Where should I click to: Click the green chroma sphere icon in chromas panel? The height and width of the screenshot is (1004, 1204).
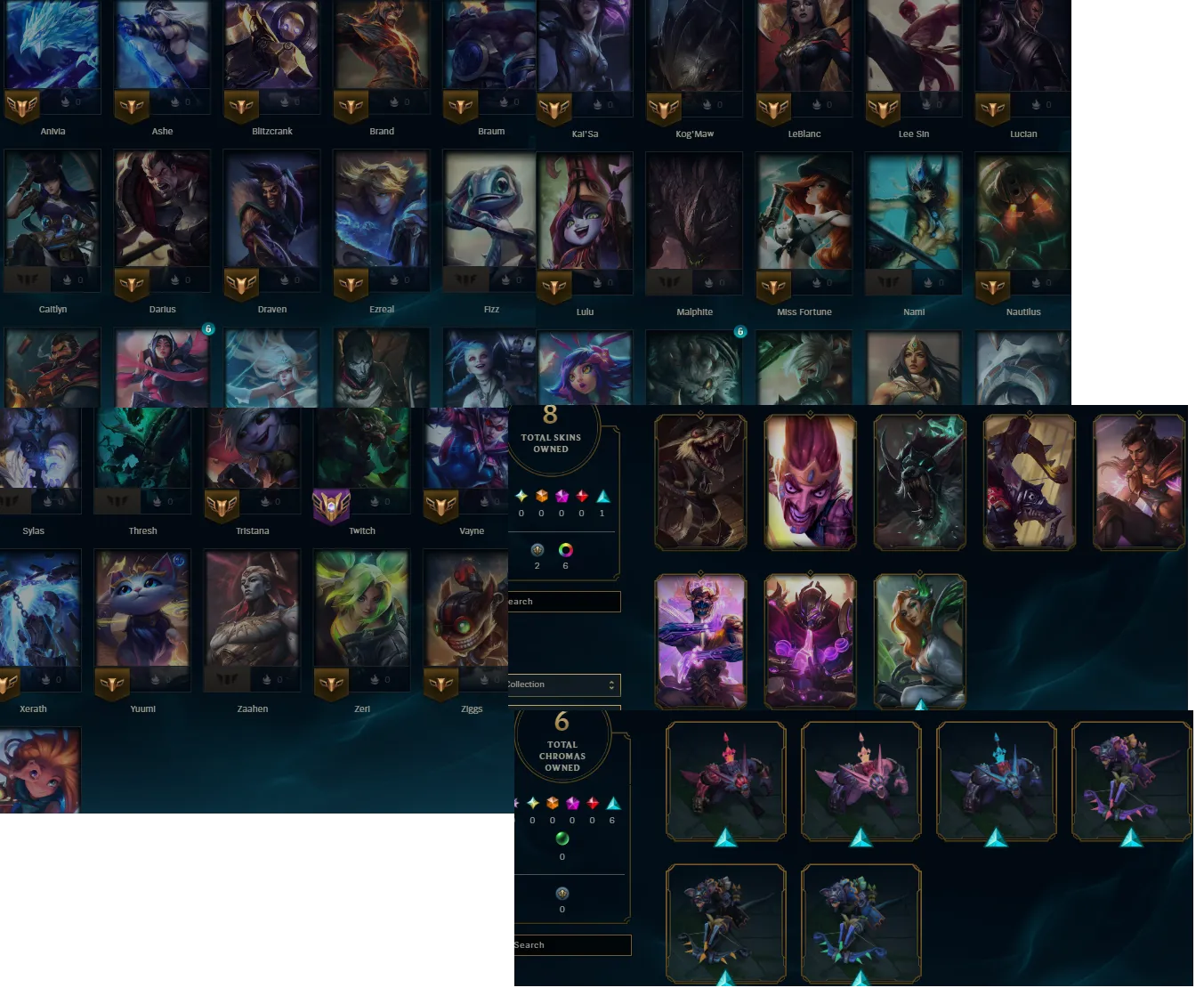[562, 839]
